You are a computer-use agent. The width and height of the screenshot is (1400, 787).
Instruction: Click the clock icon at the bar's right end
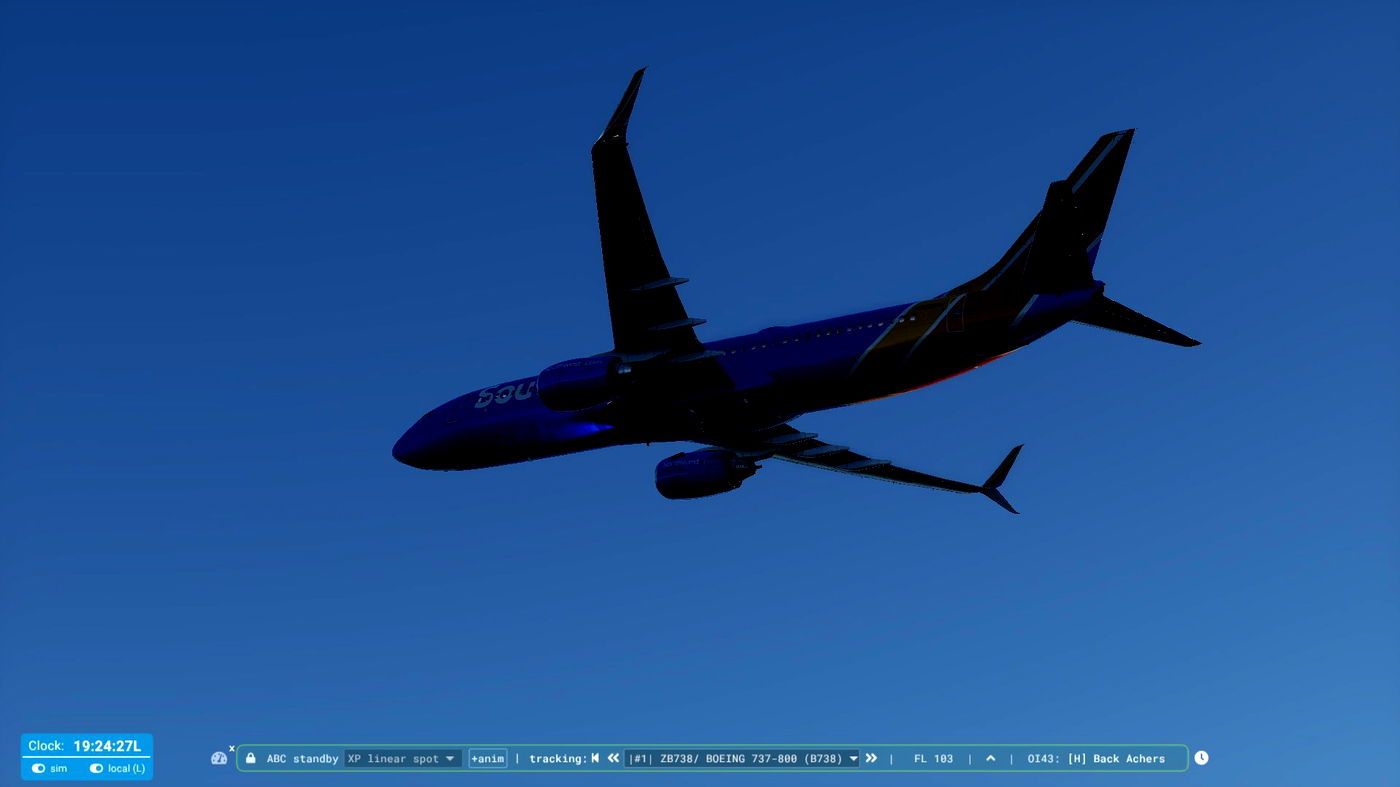1201,757
